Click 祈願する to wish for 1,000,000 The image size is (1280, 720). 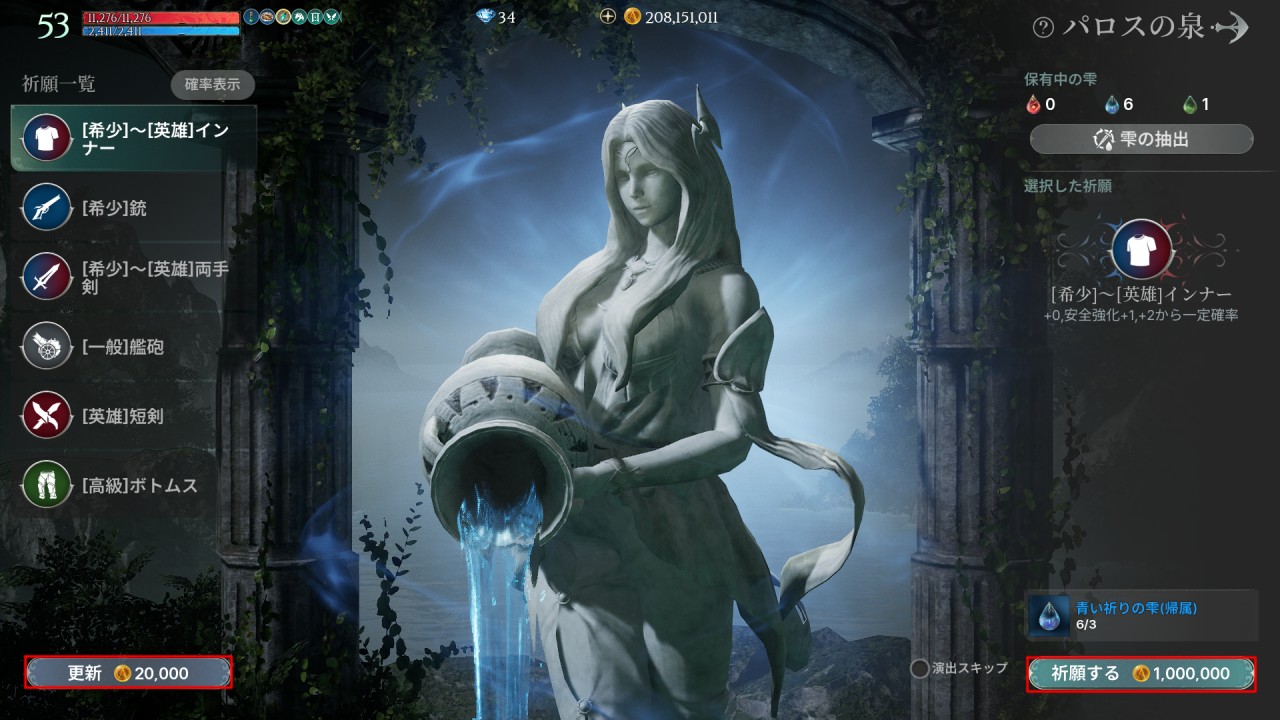(x=1141, y=674)
